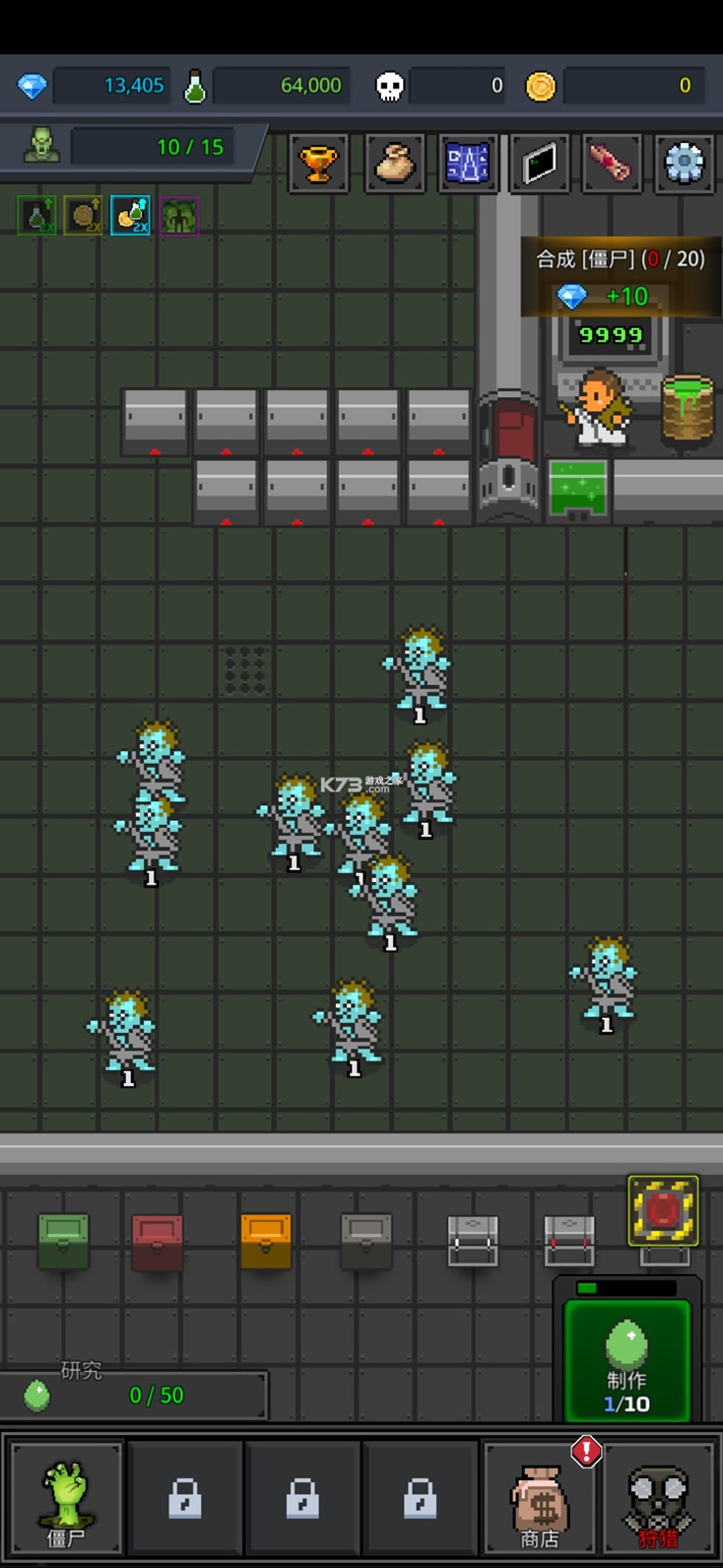The image size is (723, 1568).
Task: Tap the 制作 green egg craft button
Action: 626,1361
